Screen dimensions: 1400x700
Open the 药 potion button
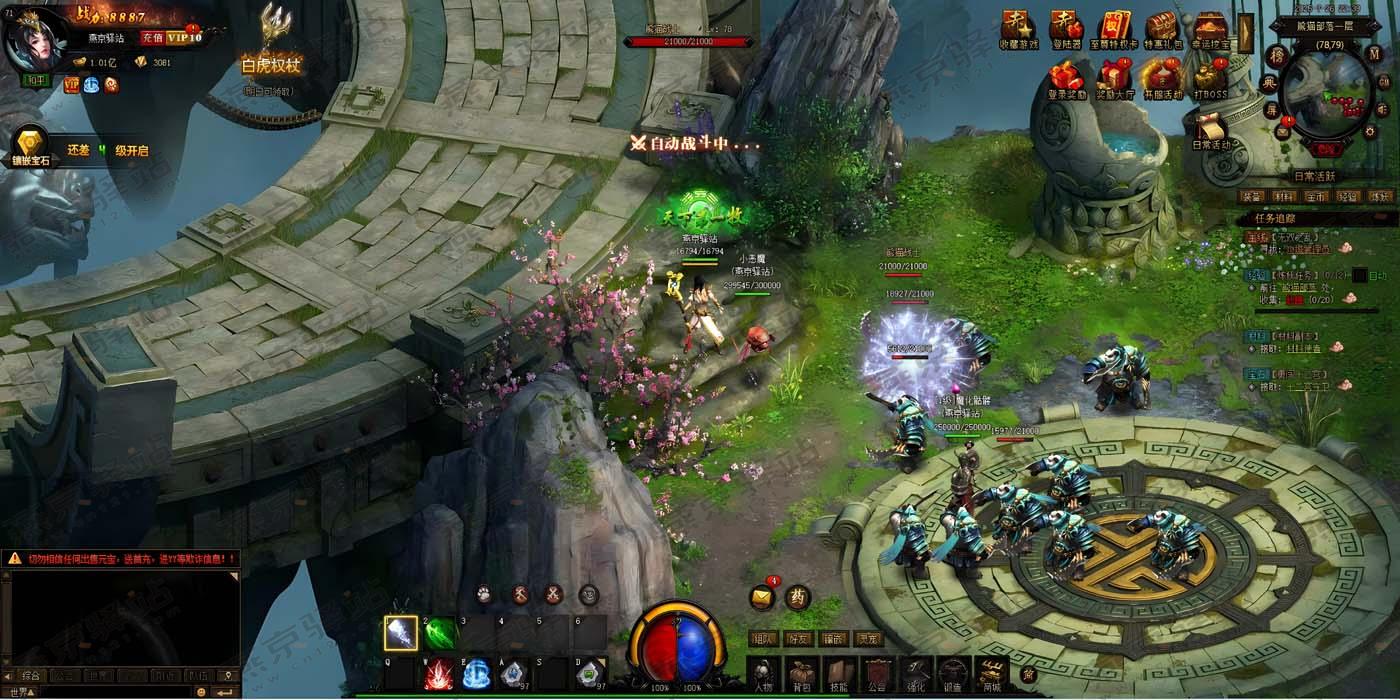796,597
